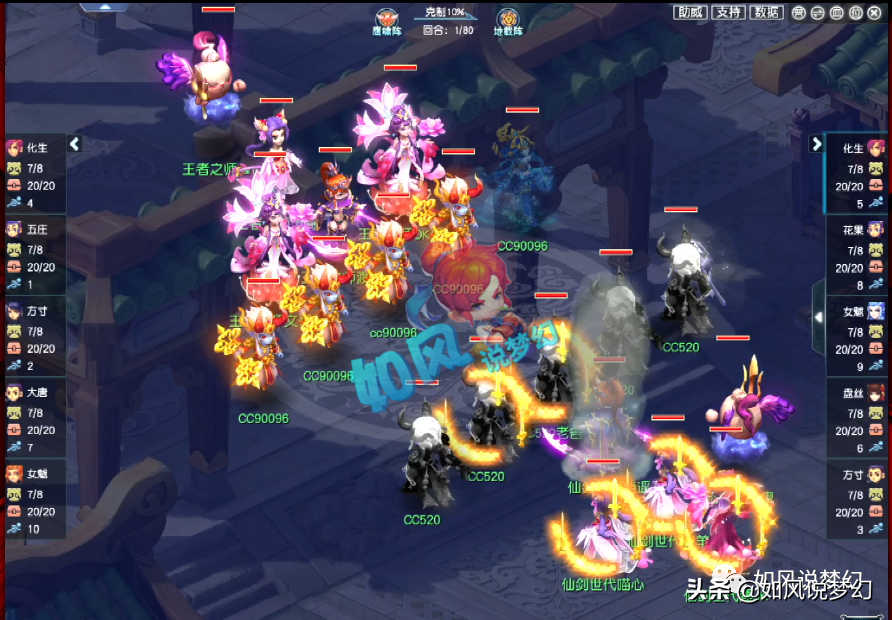Collapse the right team roster using its top arrow
Image resolution: width=892 pixels, height=620 pixels.
tap(817, 144)
